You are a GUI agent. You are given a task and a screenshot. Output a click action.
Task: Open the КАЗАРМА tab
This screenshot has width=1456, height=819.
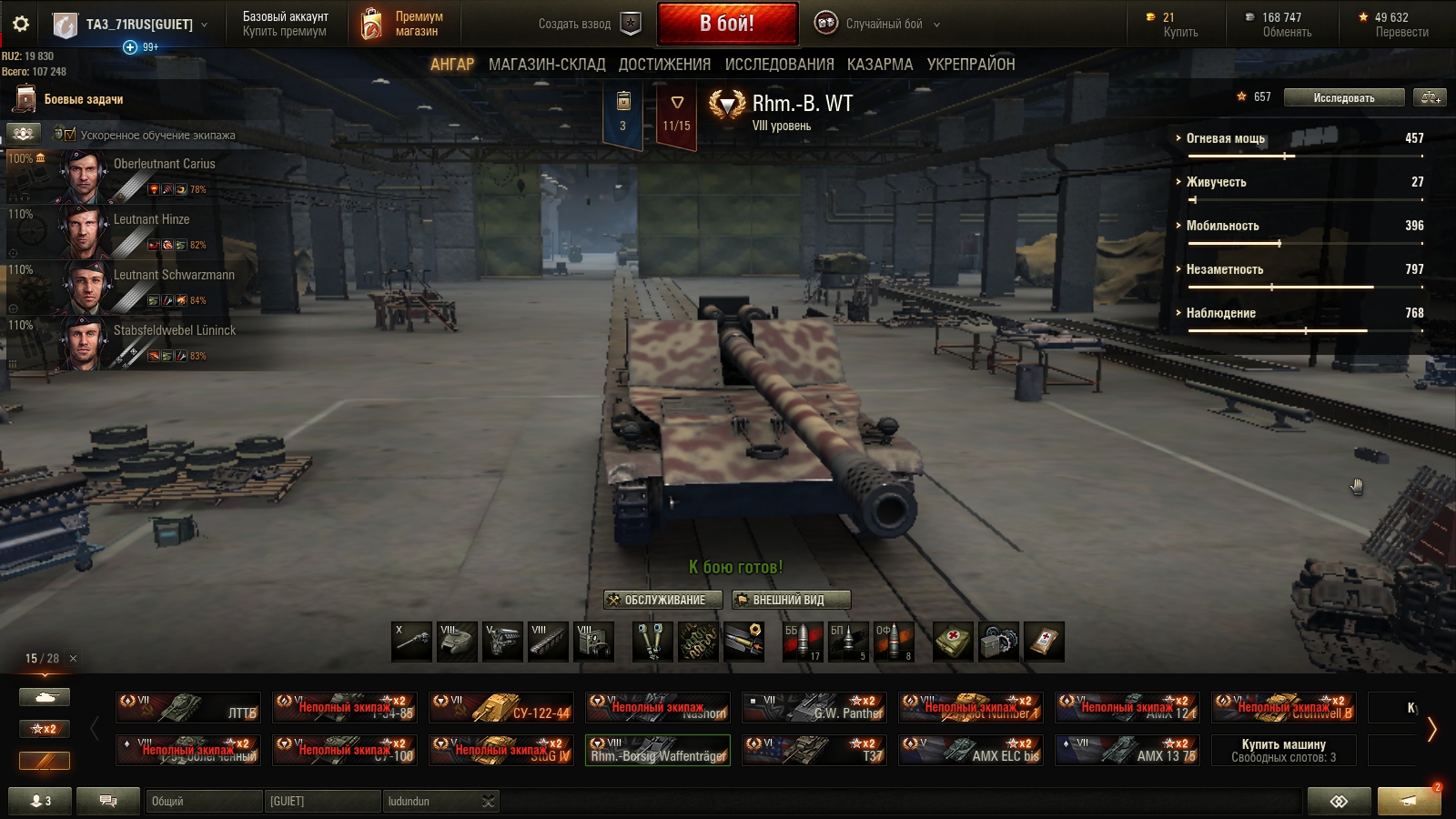click(x=879, y=65)
